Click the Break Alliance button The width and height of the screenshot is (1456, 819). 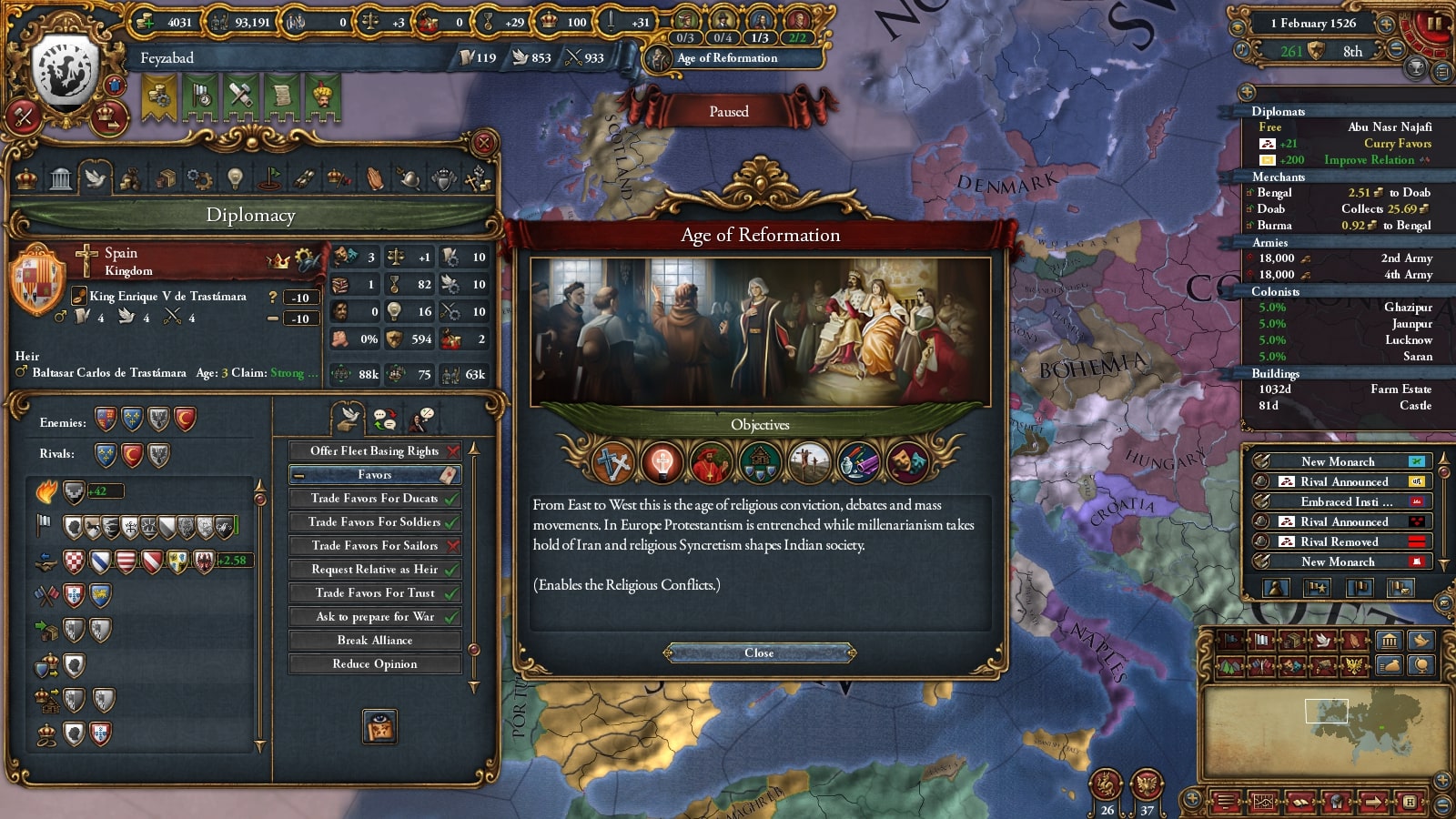point(374,641)
